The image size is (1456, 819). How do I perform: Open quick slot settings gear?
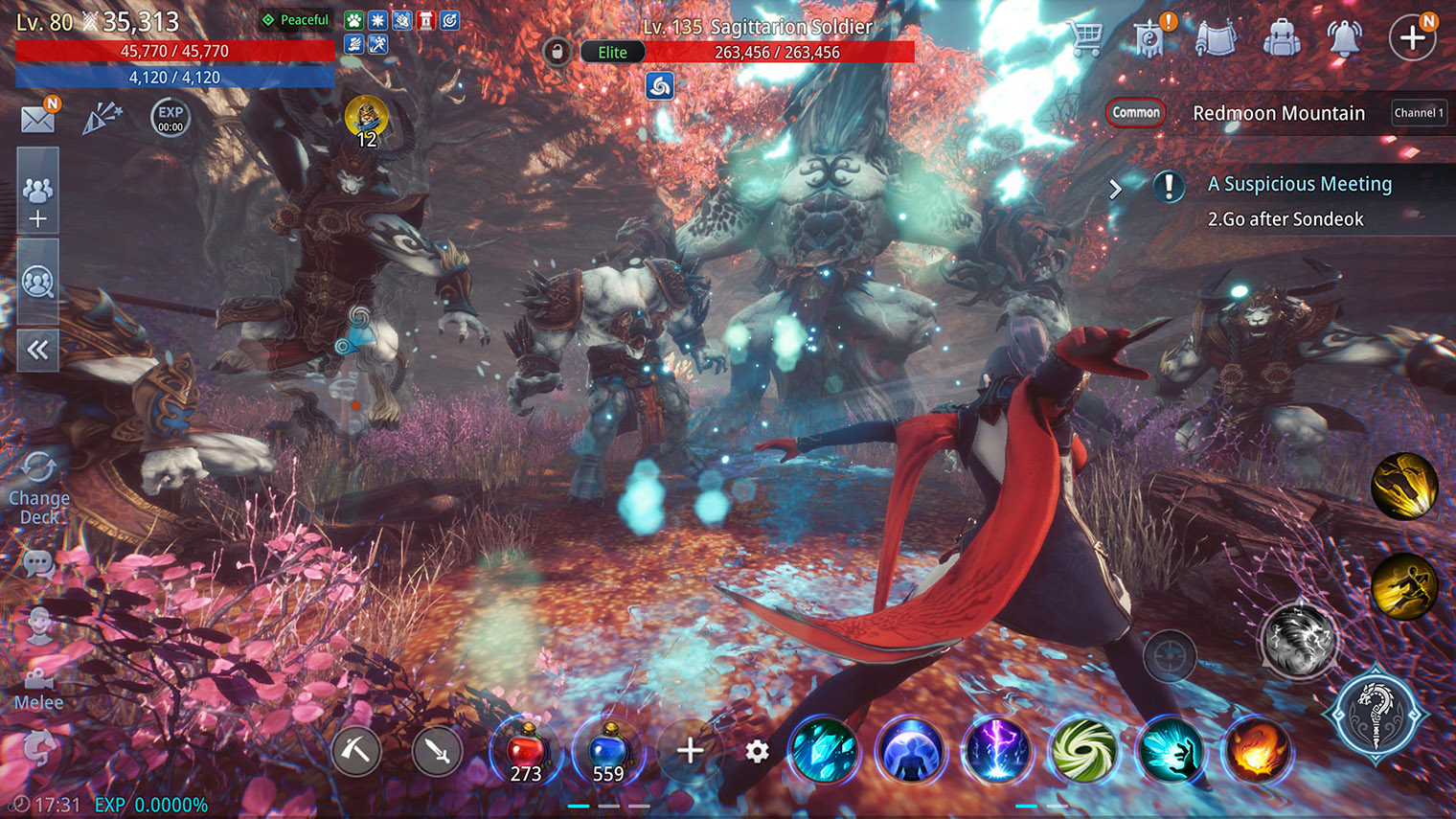click(x=756, y=752)
